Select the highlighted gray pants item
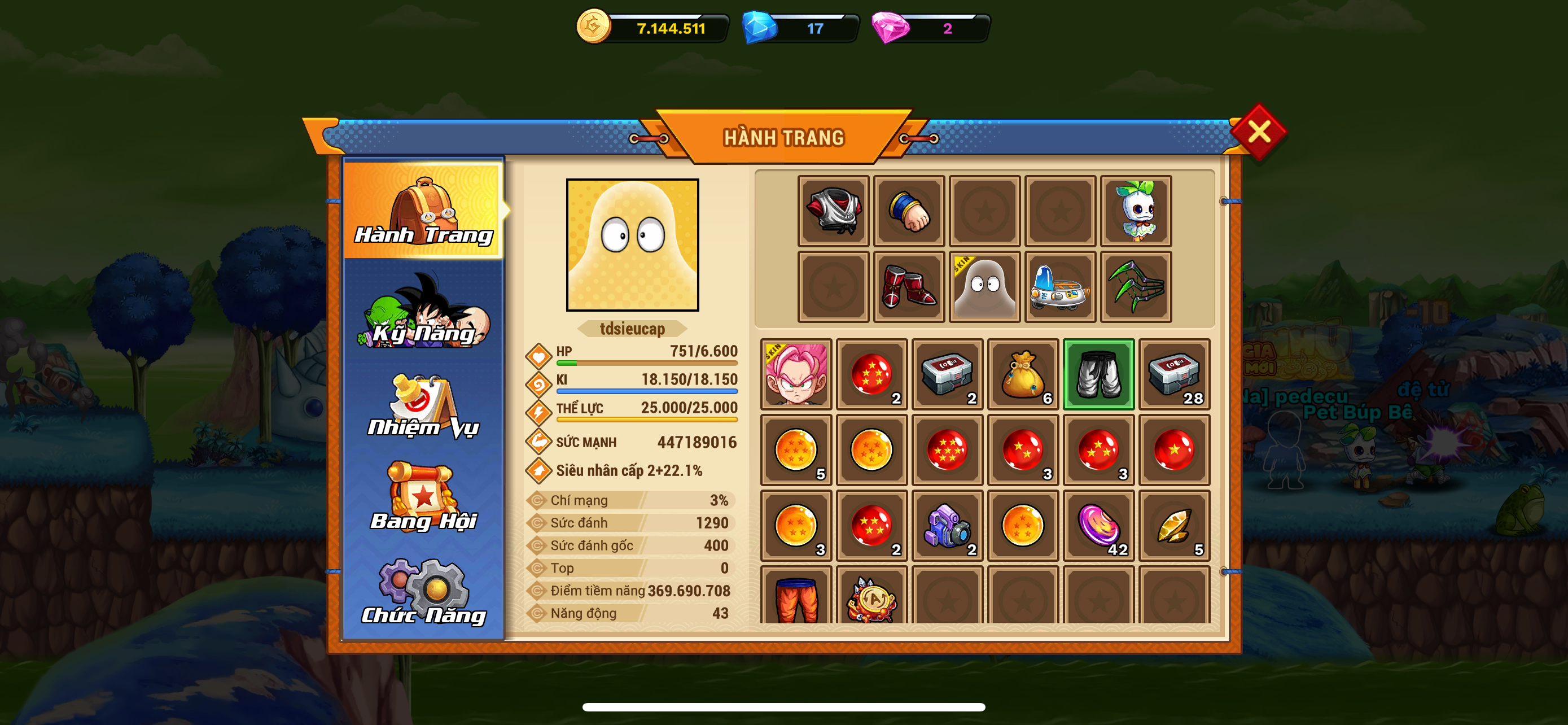 (1098, 374)
